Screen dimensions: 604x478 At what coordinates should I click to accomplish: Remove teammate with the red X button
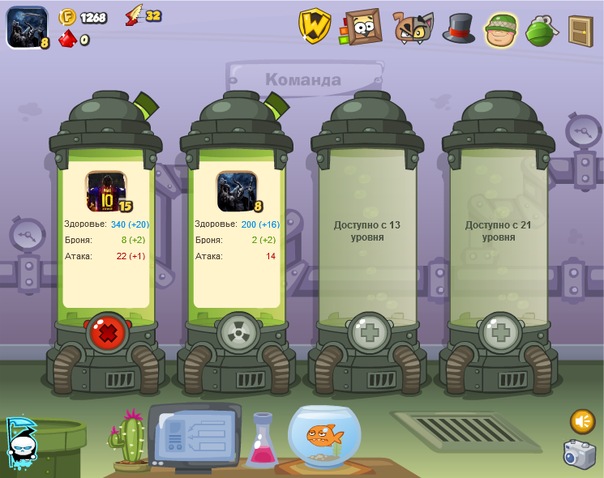point(105,332)
